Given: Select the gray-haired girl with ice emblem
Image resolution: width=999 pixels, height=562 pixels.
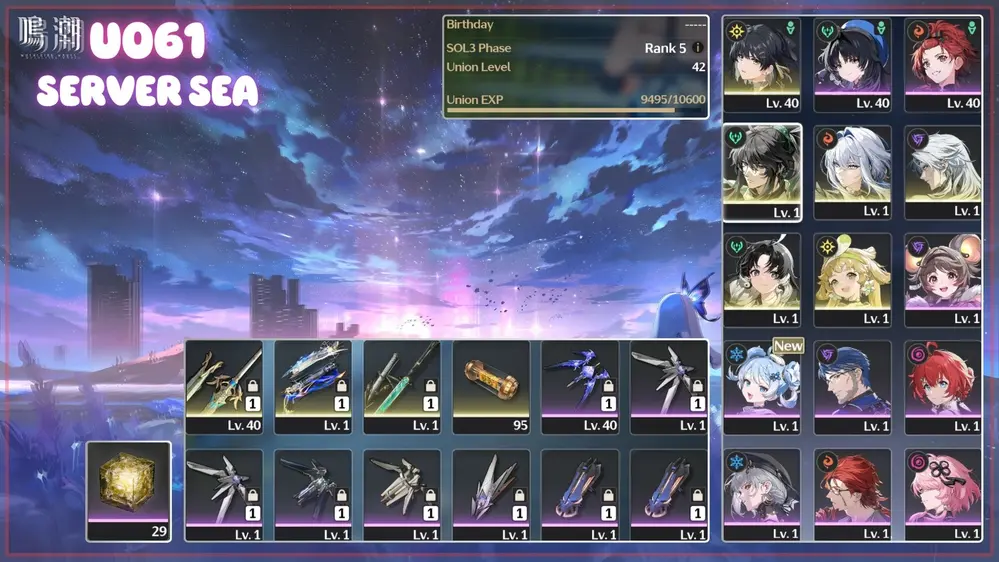Looking at the screenshot, I should (x=762, y=494).
